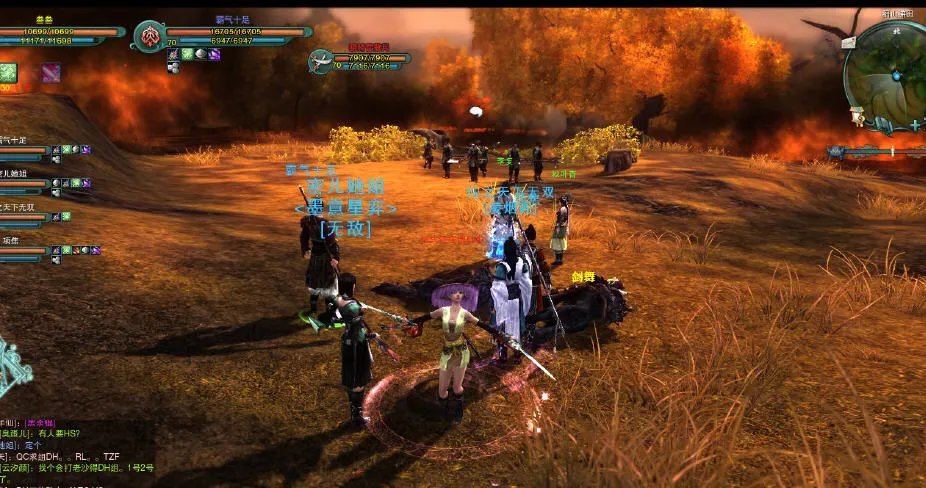Image resolution: width=926 pixels, height=488 pixels.
Task: Zoom in with the minimap plus button
Action: [914, 125]
